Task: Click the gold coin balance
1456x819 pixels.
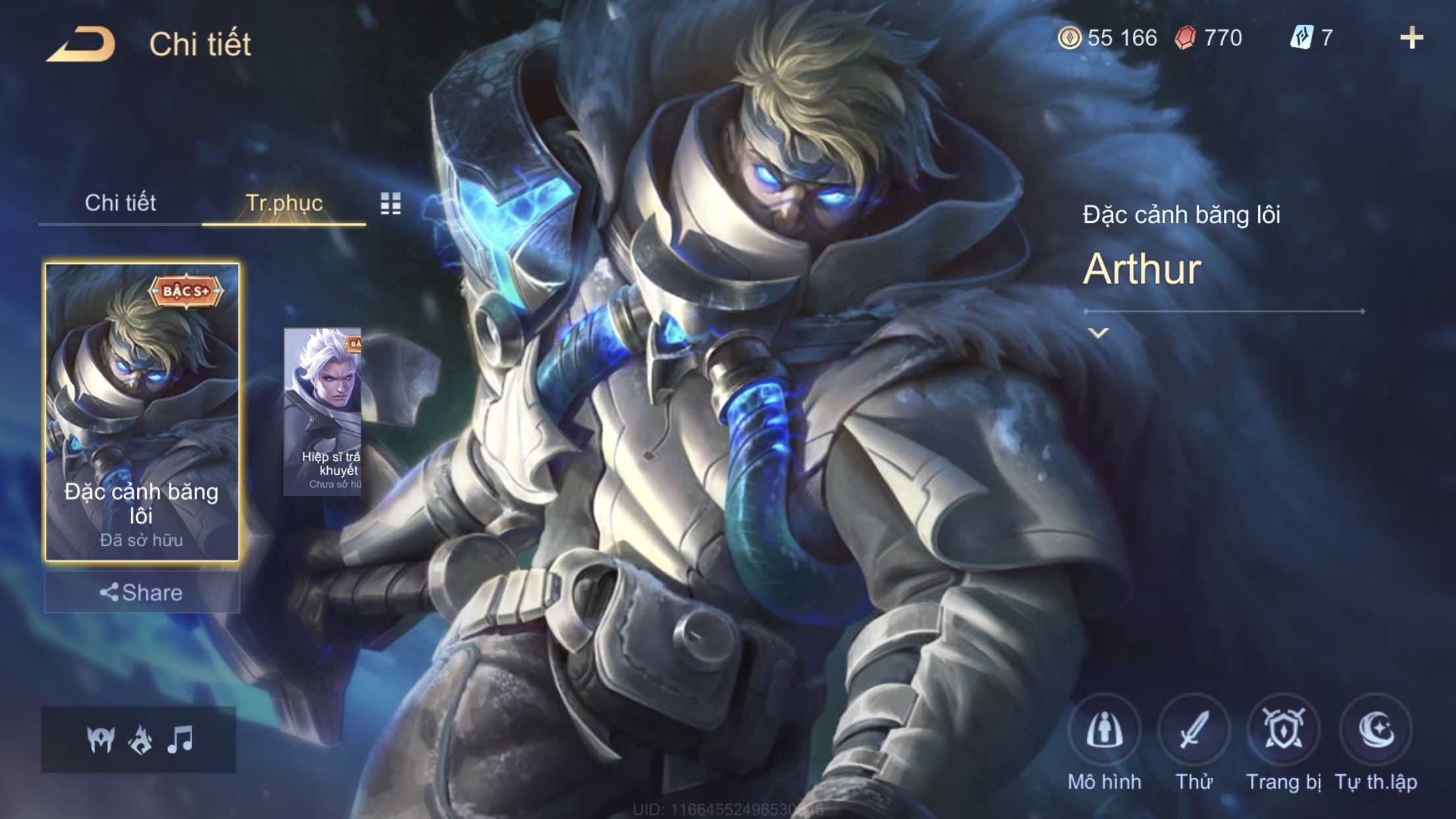Action: (1108, 38)
